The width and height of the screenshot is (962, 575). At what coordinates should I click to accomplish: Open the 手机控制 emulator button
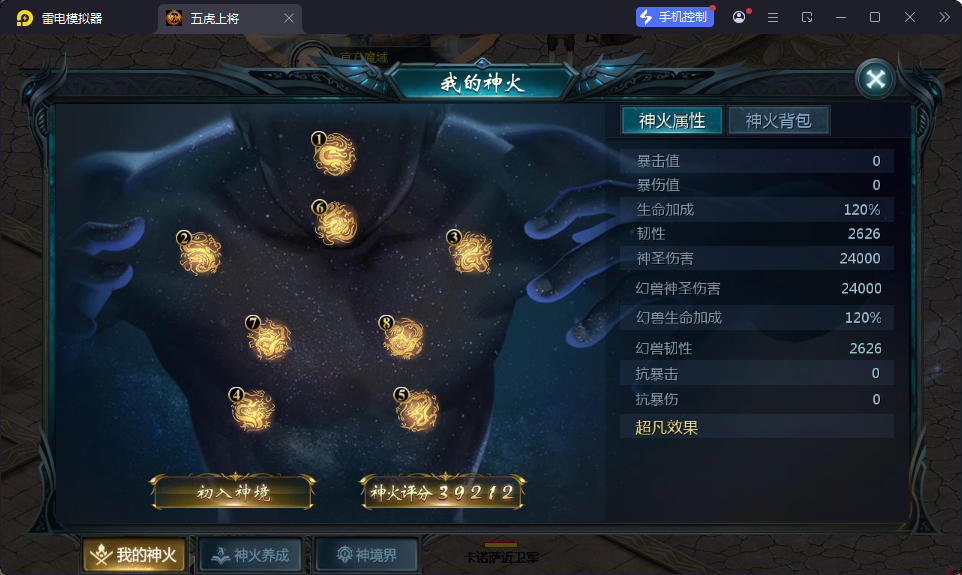pyautogui.click(x=675, y=17)
